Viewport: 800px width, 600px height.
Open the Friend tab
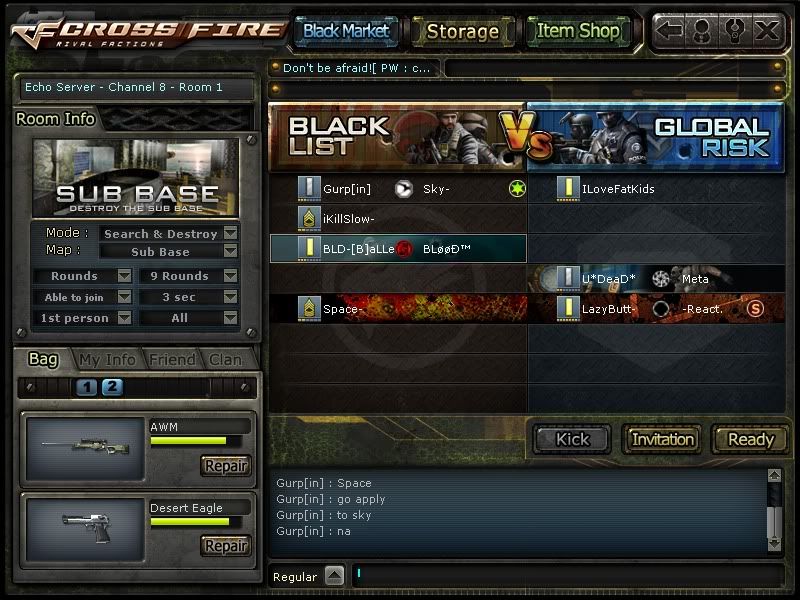click(x=171, y=360)
